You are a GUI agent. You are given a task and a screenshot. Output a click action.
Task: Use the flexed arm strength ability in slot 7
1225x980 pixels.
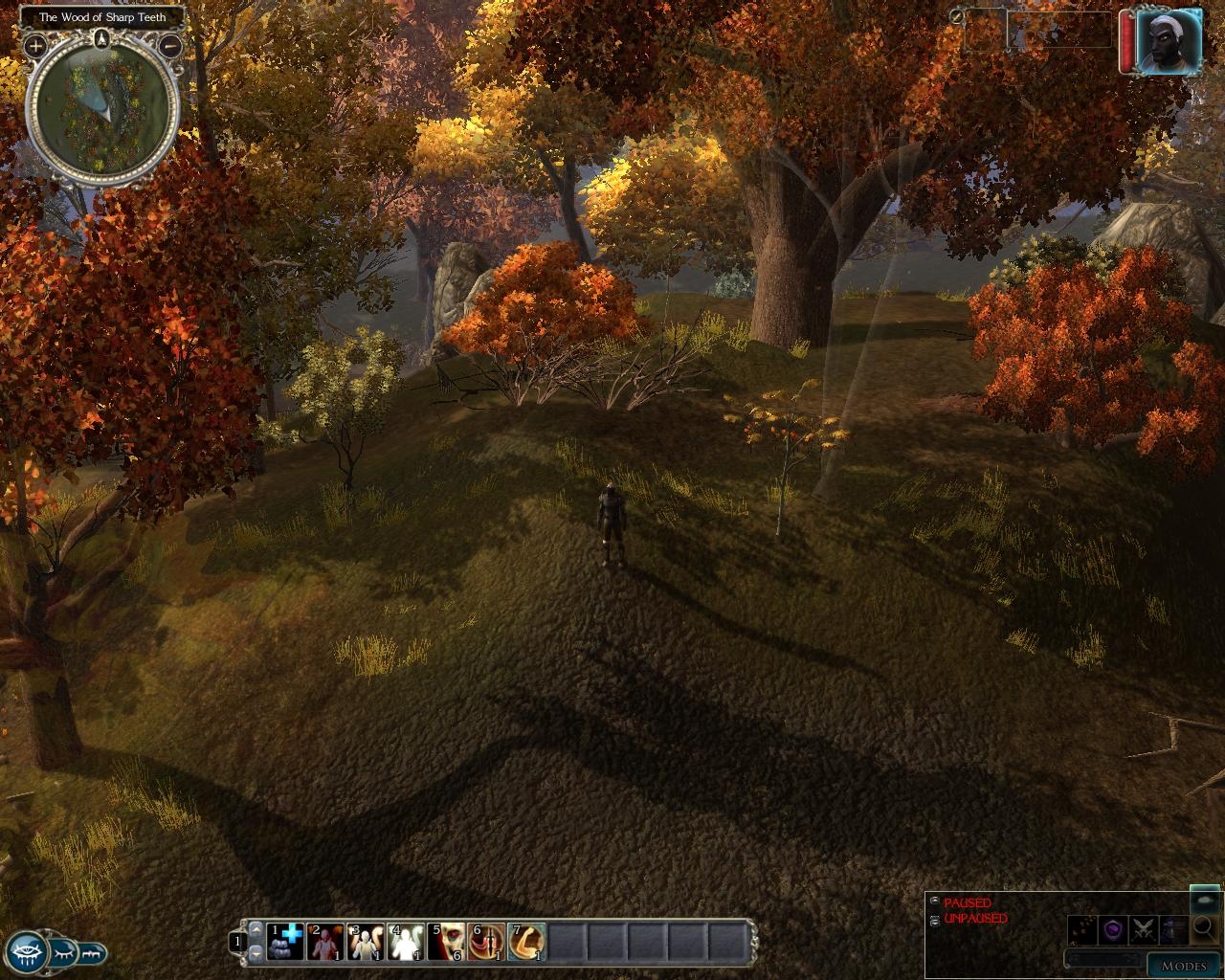coord(527,941)
